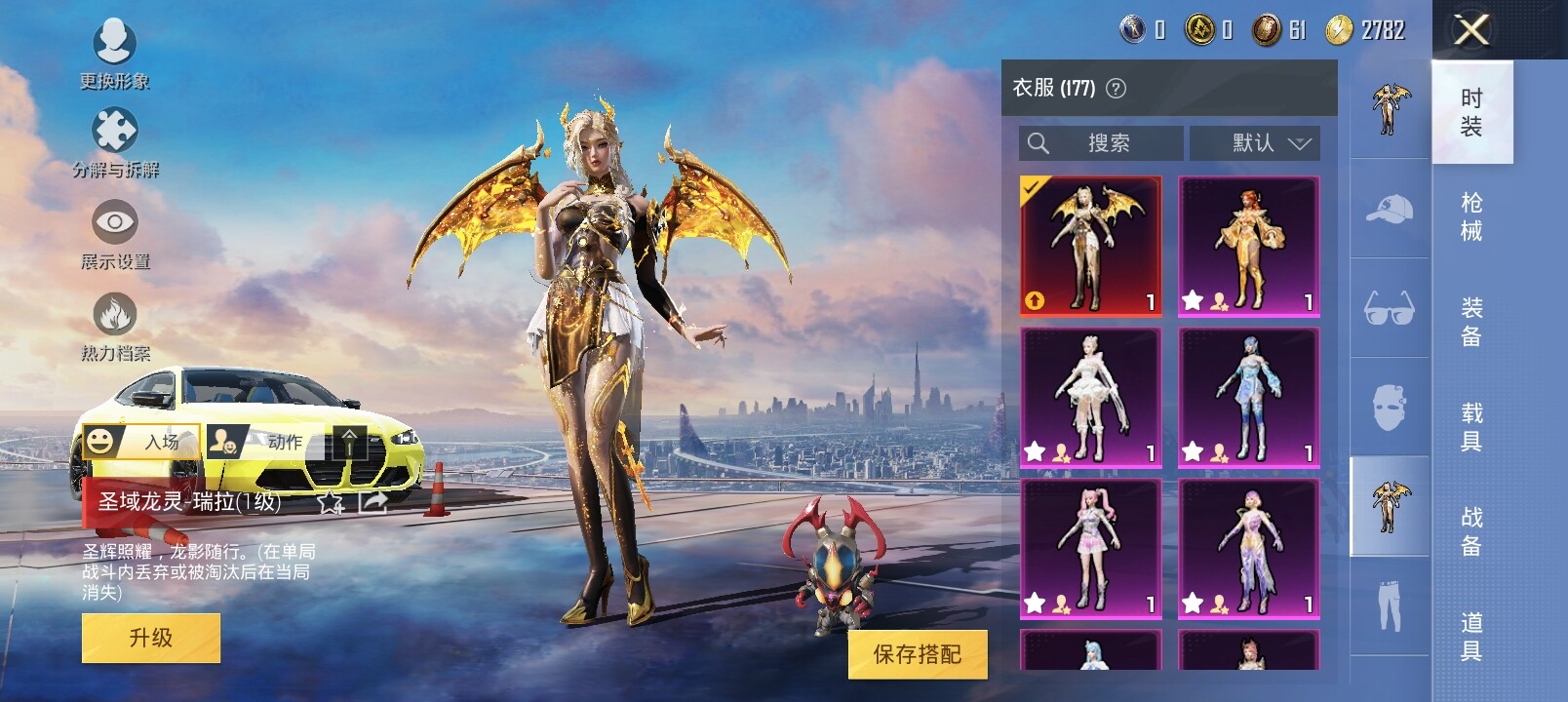
Task: Open 更换形象 change appearance
Action: tap(114, 51)
